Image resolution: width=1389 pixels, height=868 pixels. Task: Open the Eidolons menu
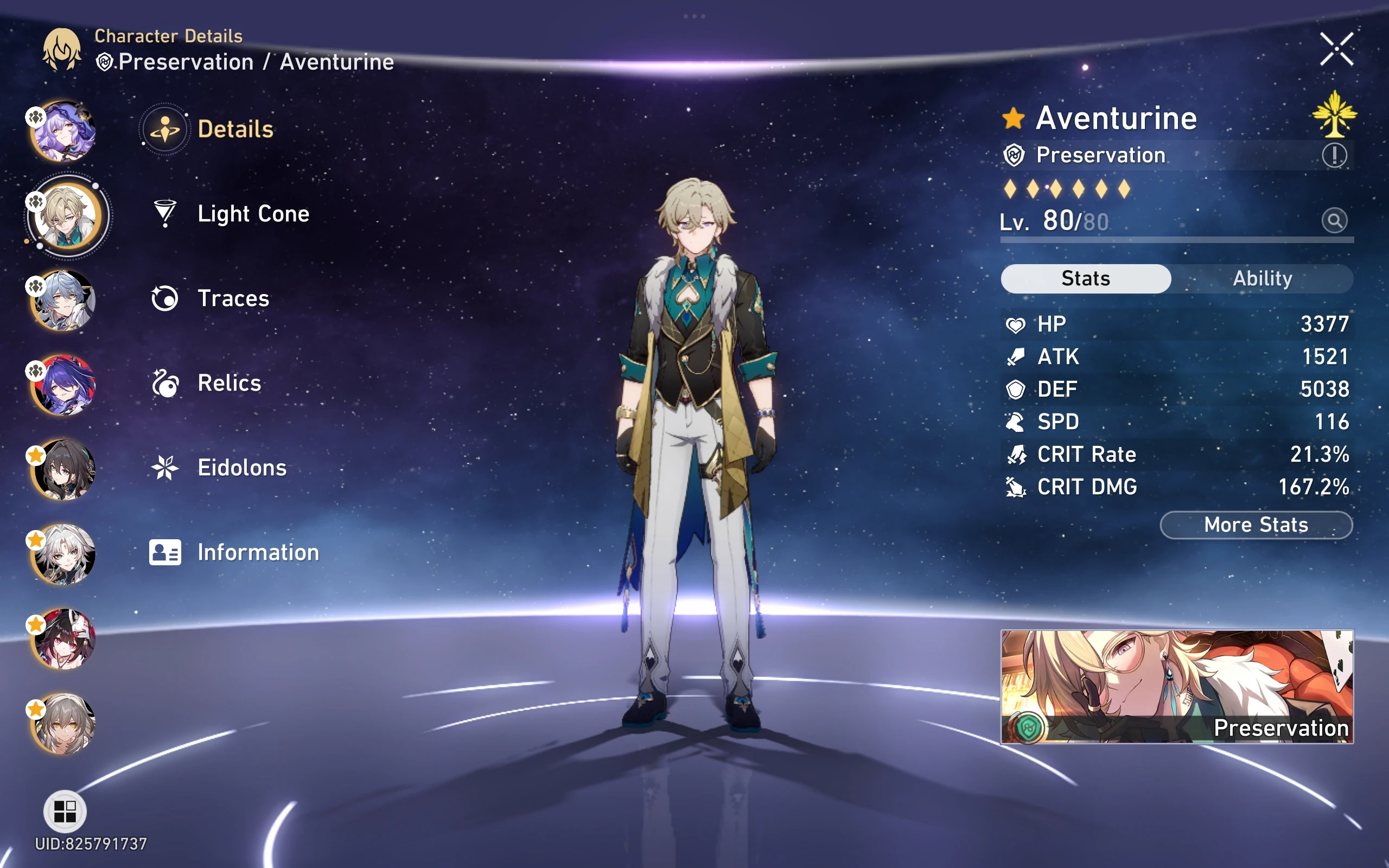tap(241, 468)
